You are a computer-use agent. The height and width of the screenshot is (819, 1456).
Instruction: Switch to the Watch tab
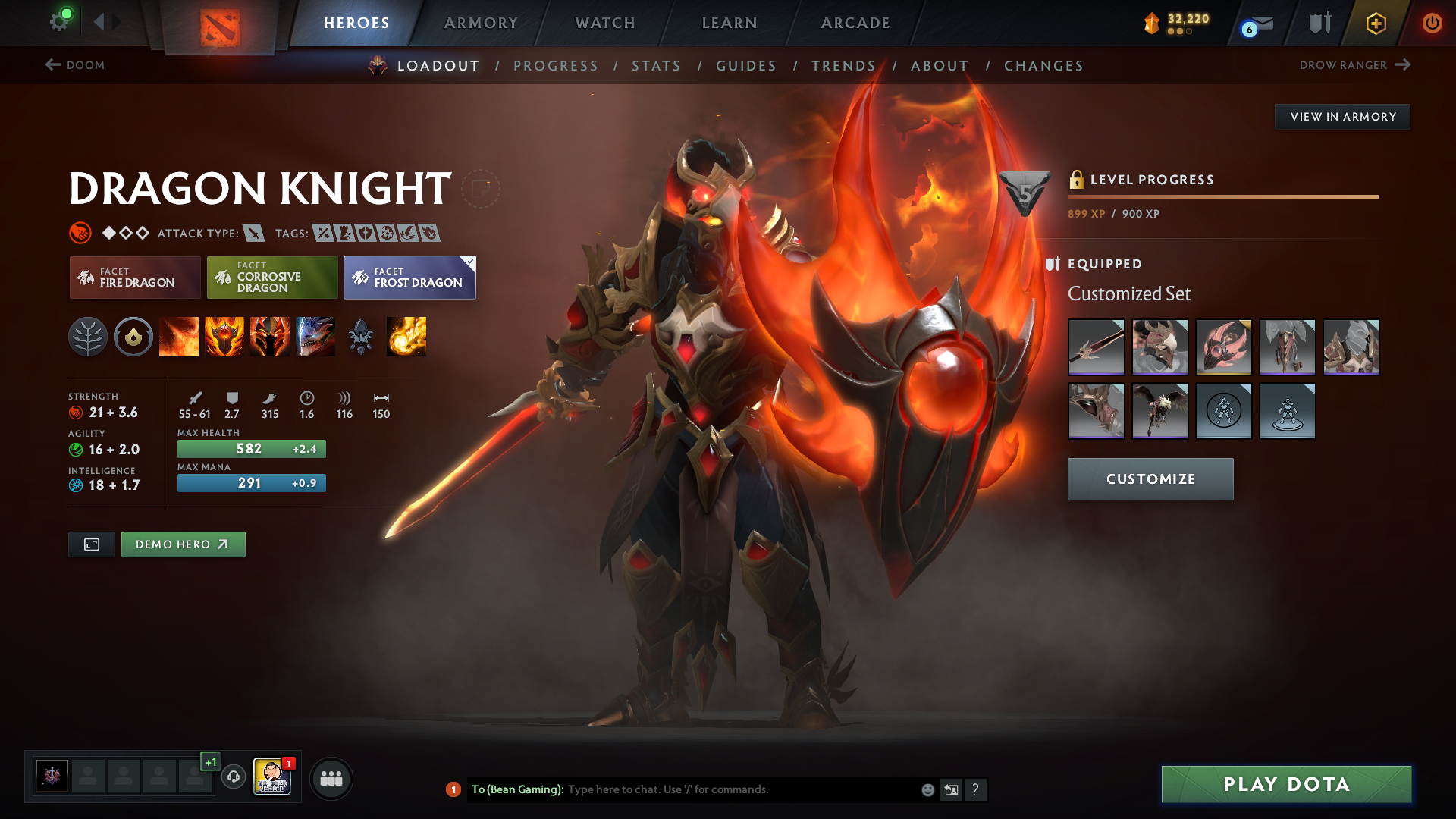click(x=605, y=23)
